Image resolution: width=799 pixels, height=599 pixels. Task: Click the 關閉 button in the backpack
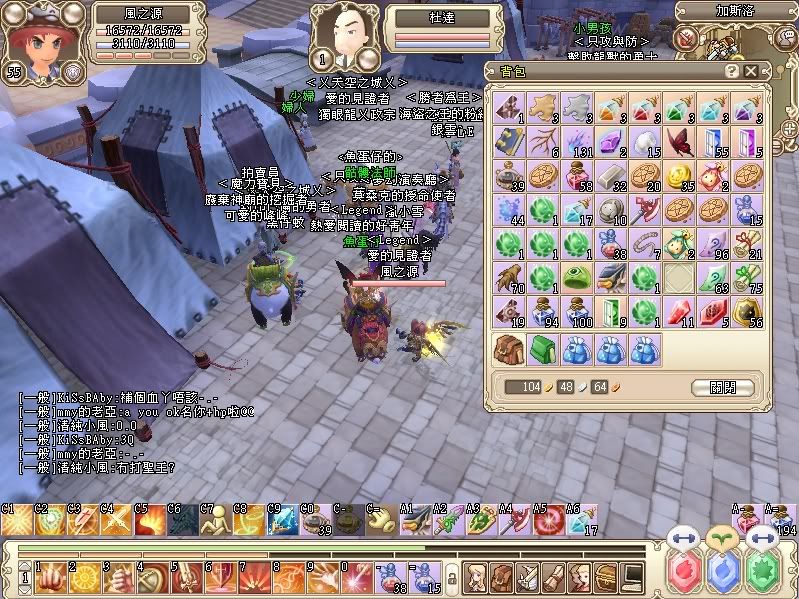pyautogui.click(x=719, y=387)
